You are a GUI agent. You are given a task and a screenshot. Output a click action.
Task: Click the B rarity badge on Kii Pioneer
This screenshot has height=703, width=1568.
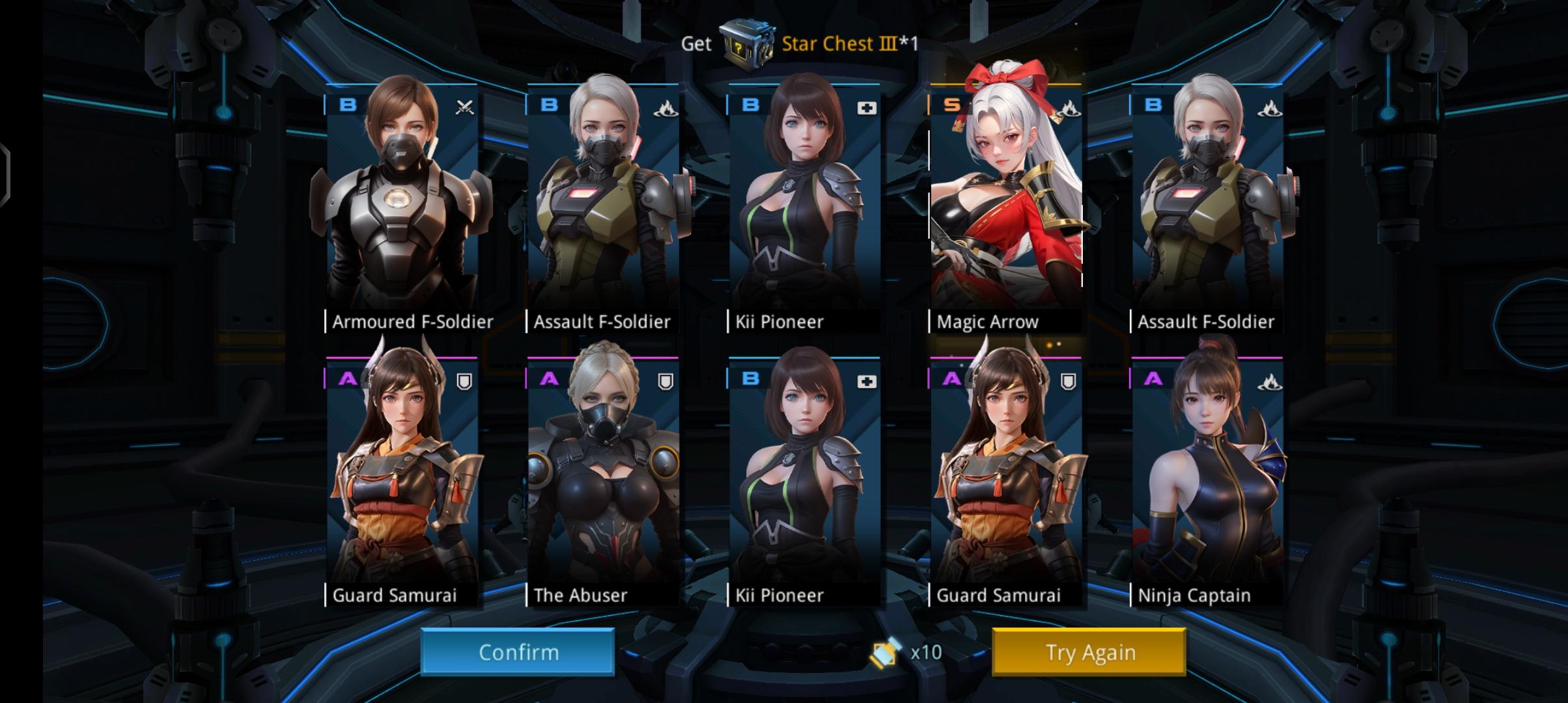(x=749, y=105)
